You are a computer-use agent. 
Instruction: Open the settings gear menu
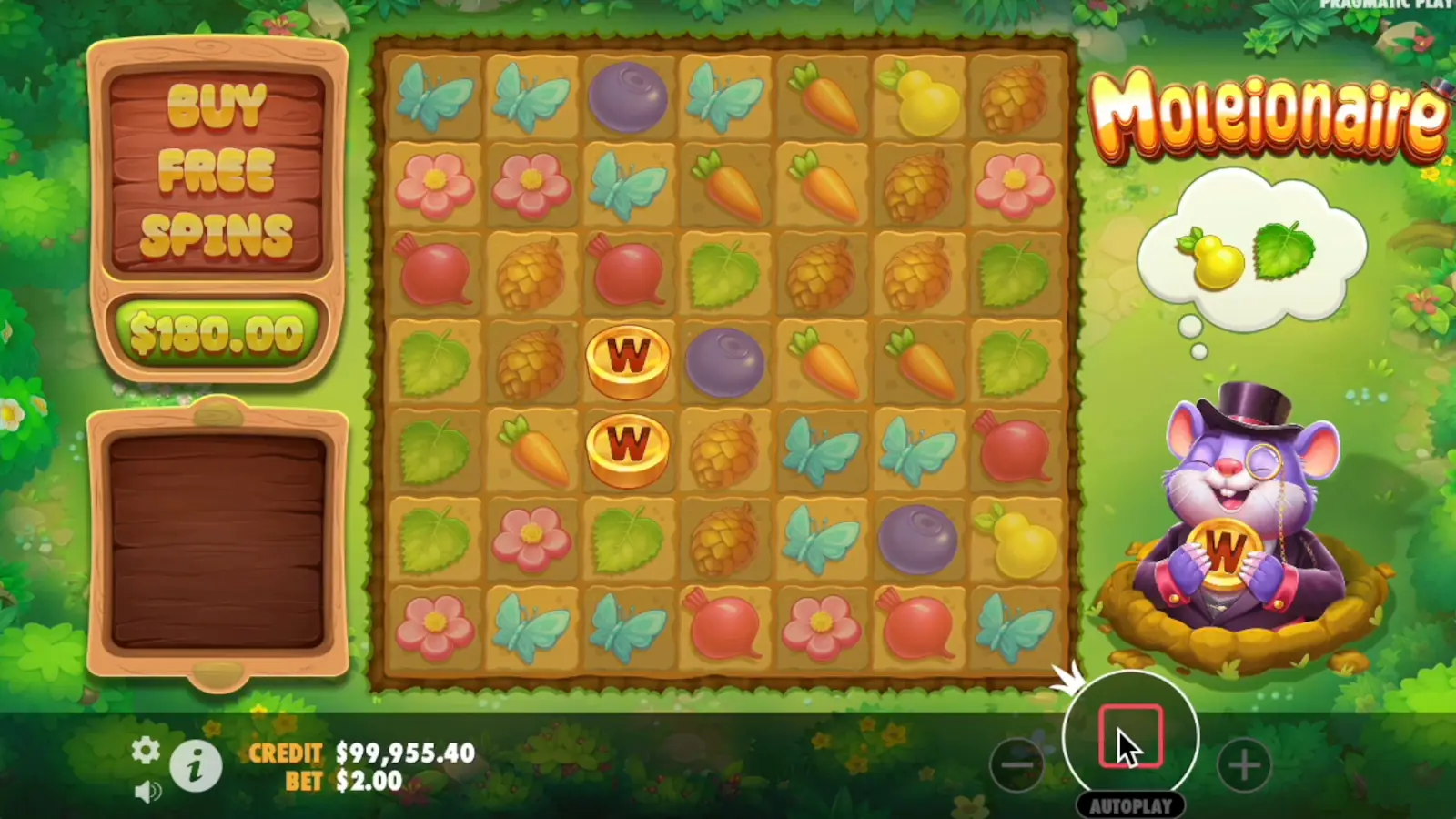146,750
